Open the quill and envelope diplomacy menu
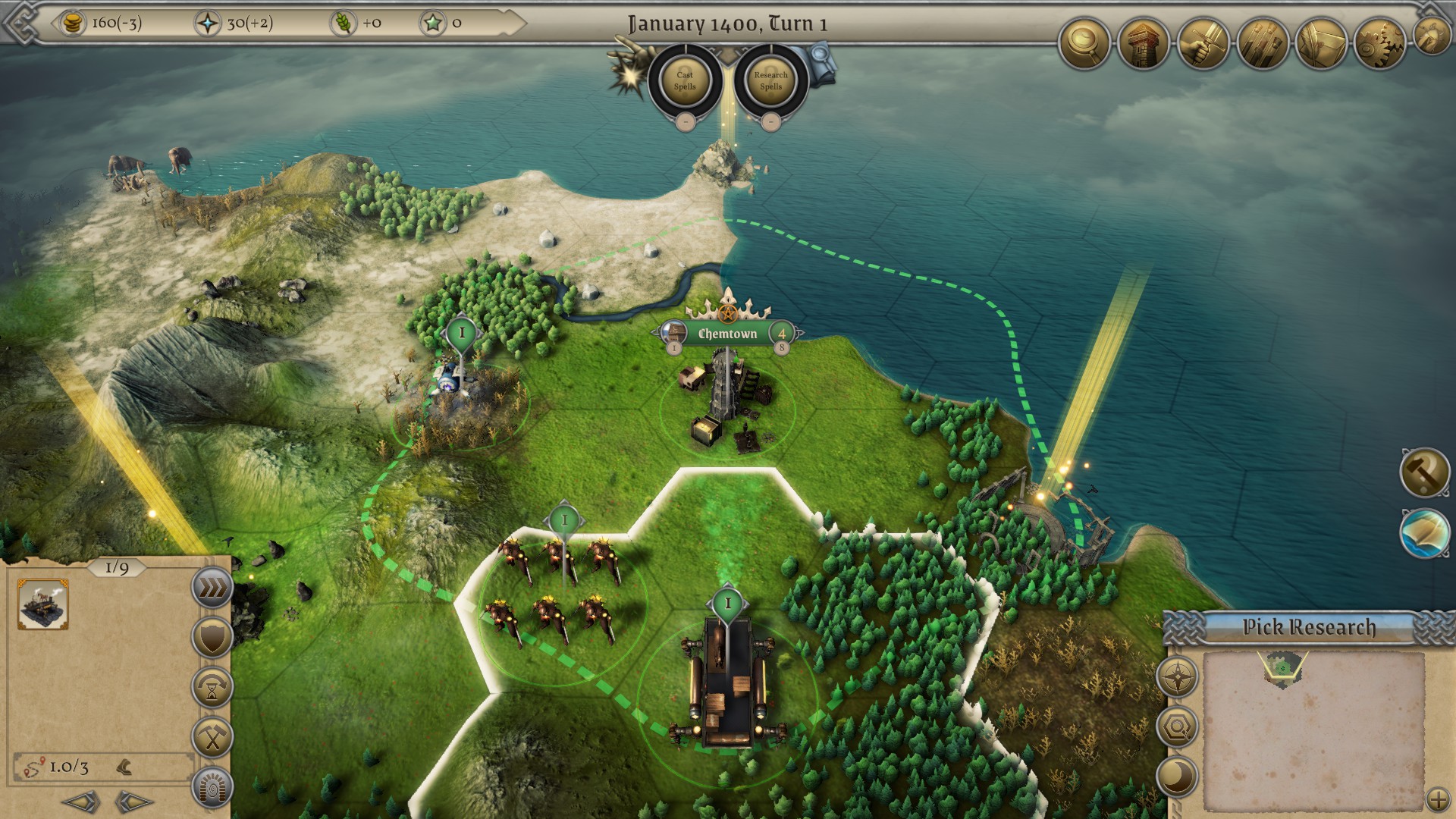 click(1320, 45)
